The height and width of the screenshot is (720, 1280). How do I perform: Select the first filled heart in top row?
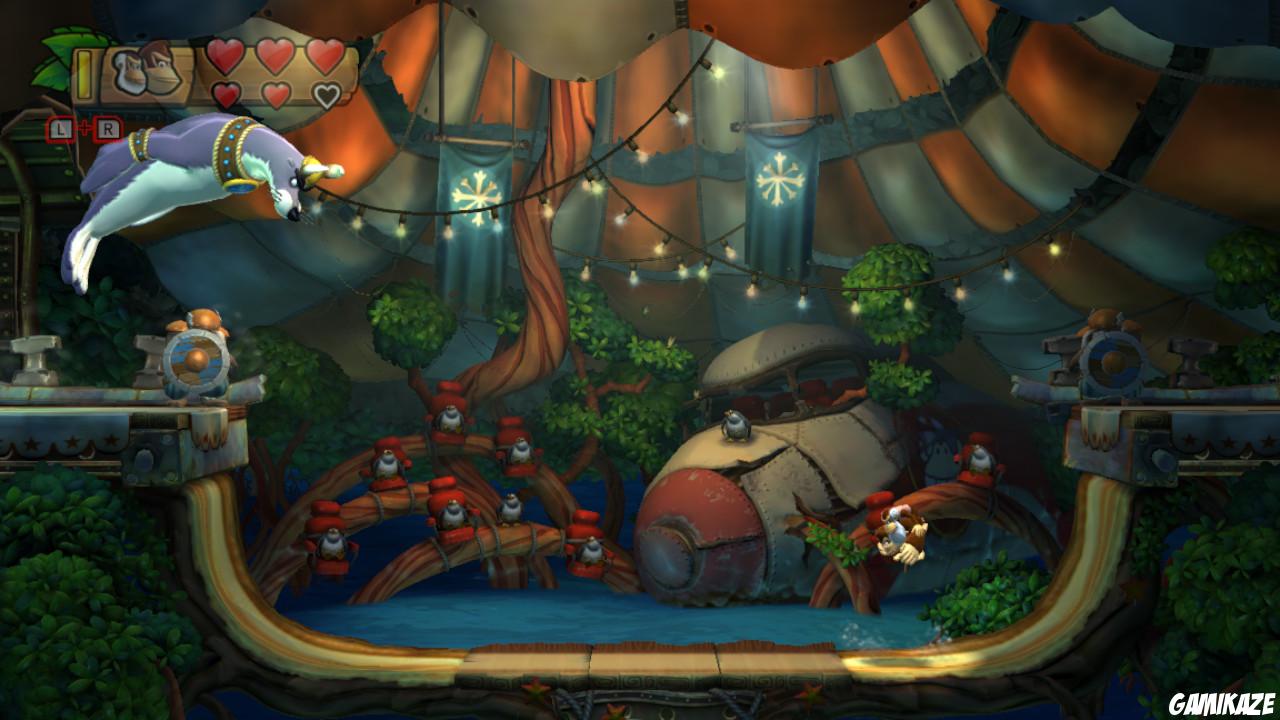click(x=224, y=58)
